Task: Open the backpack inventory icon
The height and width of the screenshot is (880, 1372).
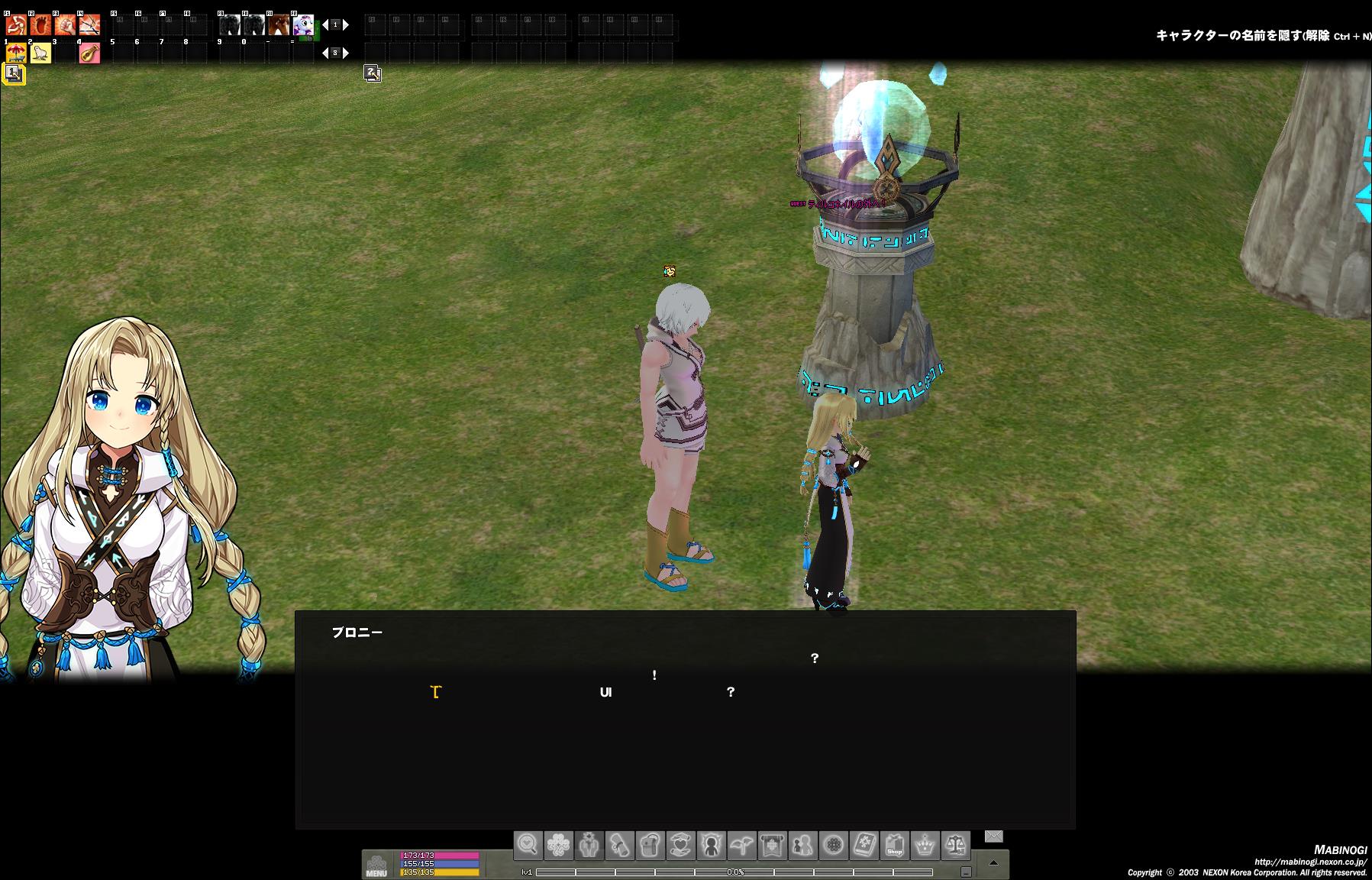Action: coord(650,846)
